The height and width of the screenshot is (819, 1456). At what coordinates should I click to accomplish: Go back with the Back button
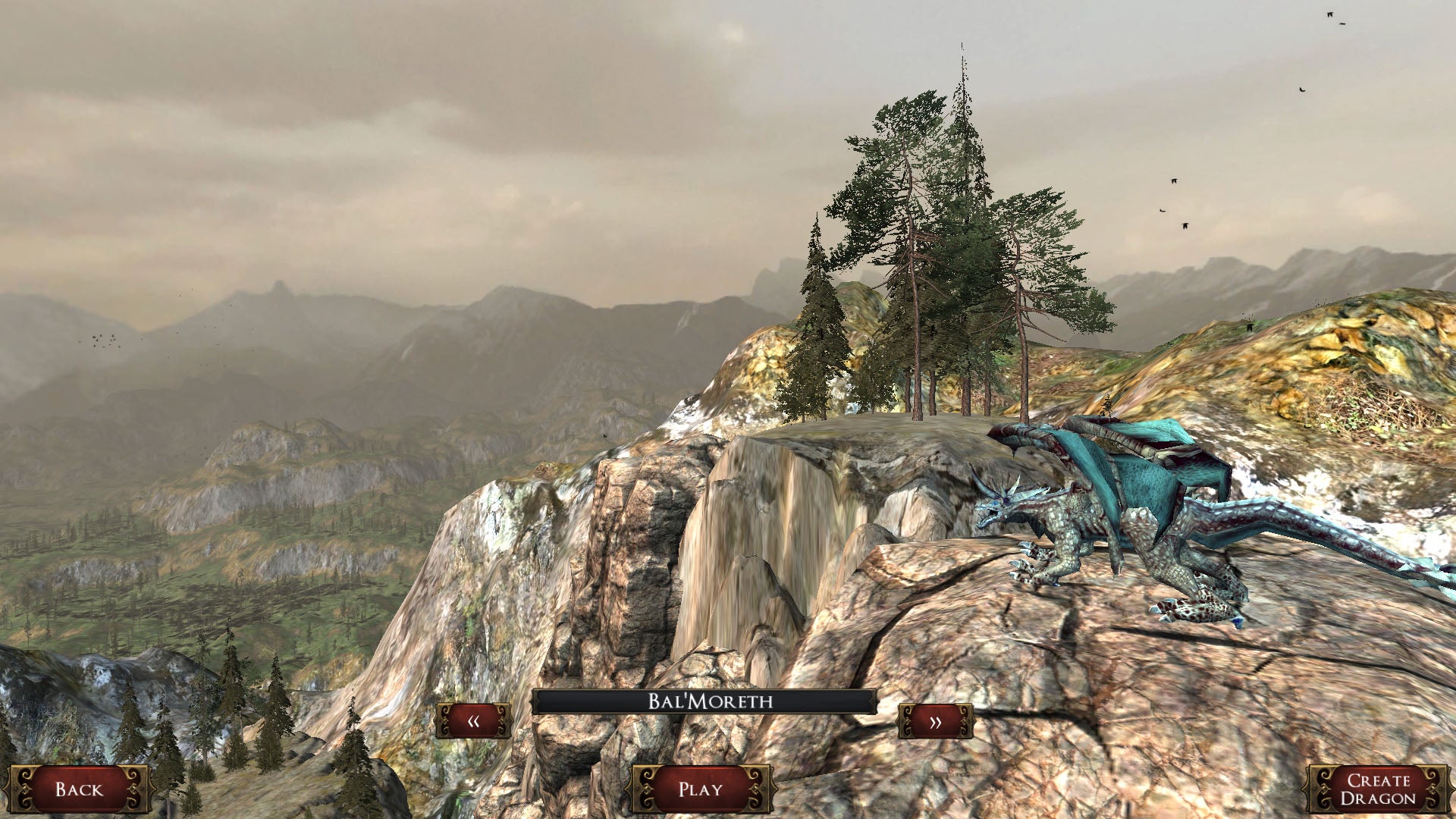click(79, 789)
